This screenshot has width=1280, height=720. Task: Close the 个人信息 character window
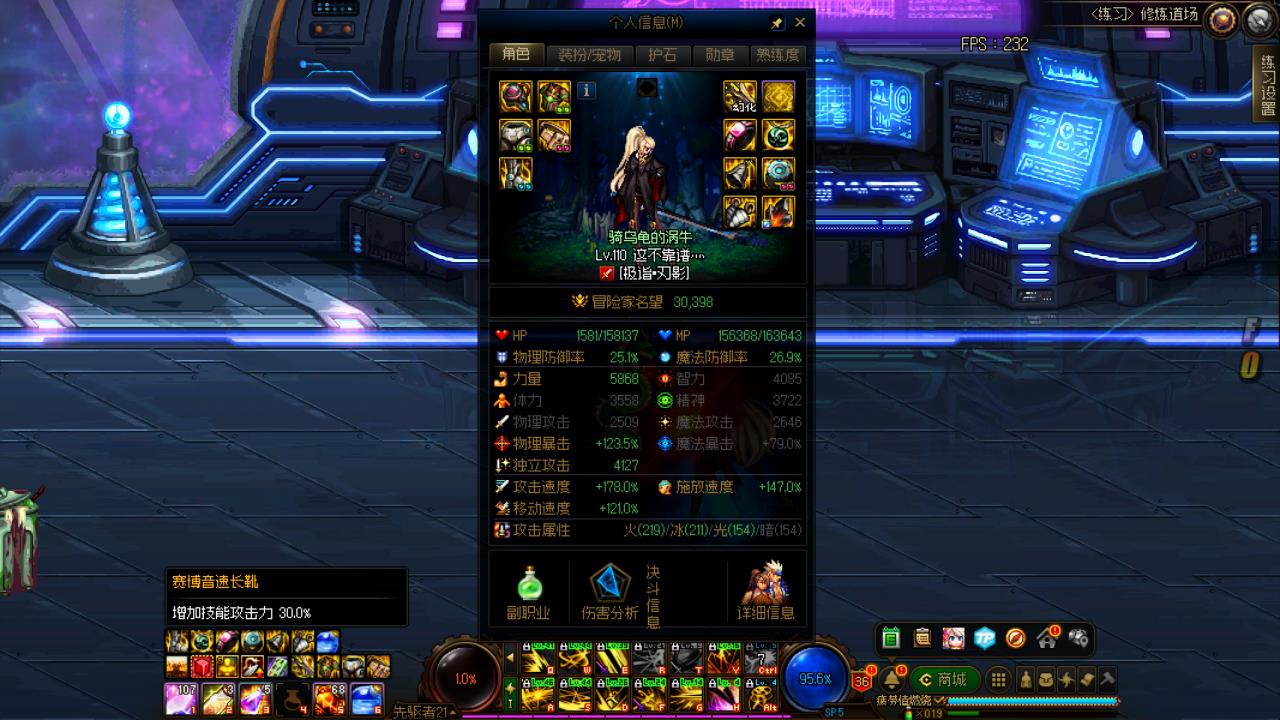[800, 22]
